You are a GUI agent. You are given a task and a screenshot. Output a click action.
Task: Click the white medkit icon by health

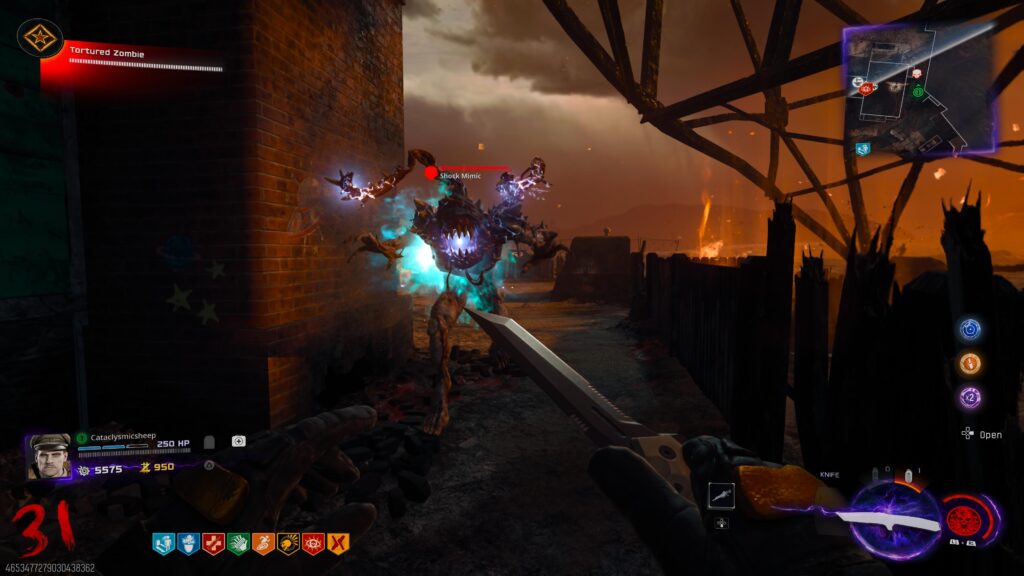(239, 441)
